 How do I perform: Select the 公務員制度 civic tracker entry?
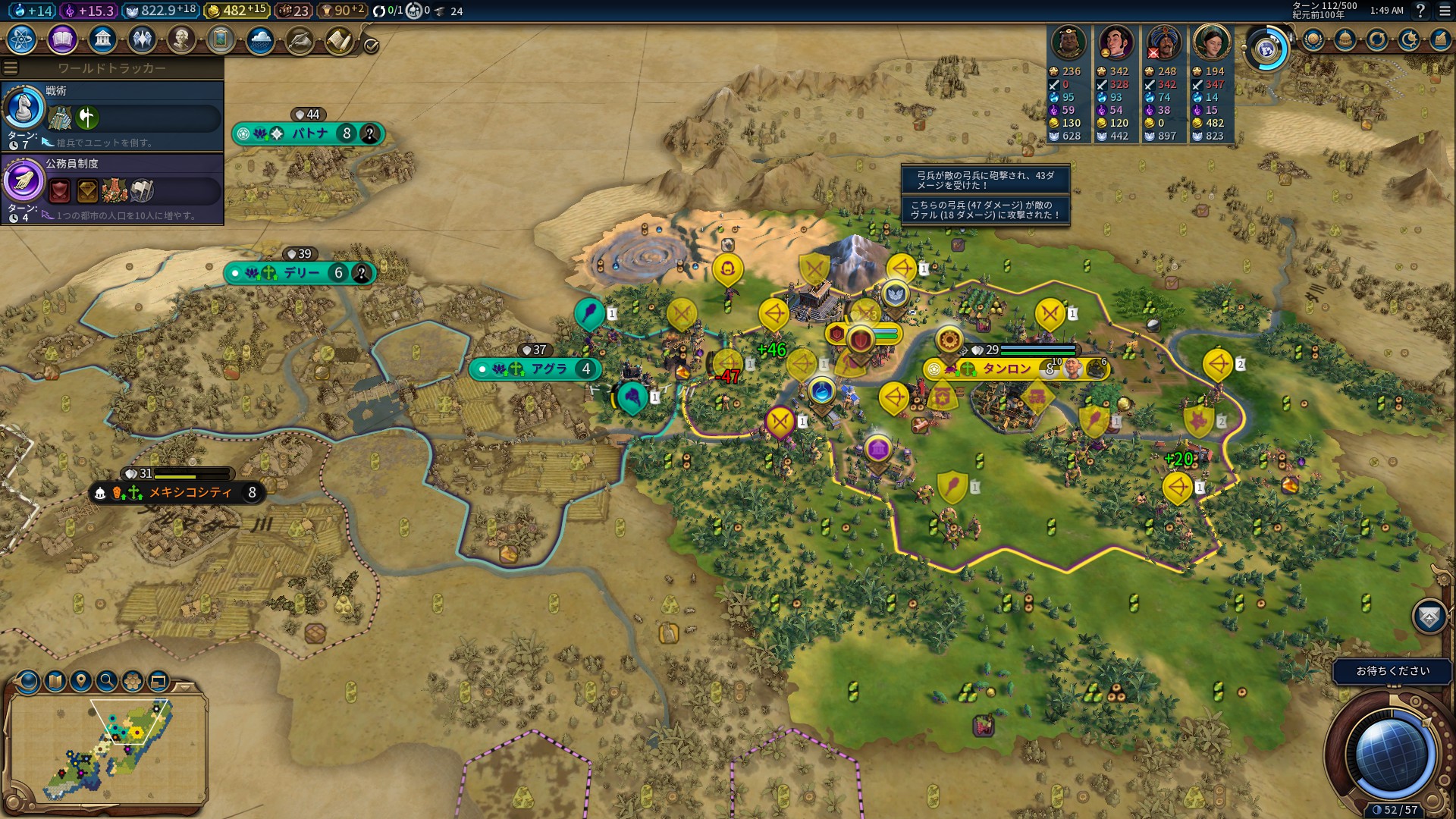click(112, 188)
